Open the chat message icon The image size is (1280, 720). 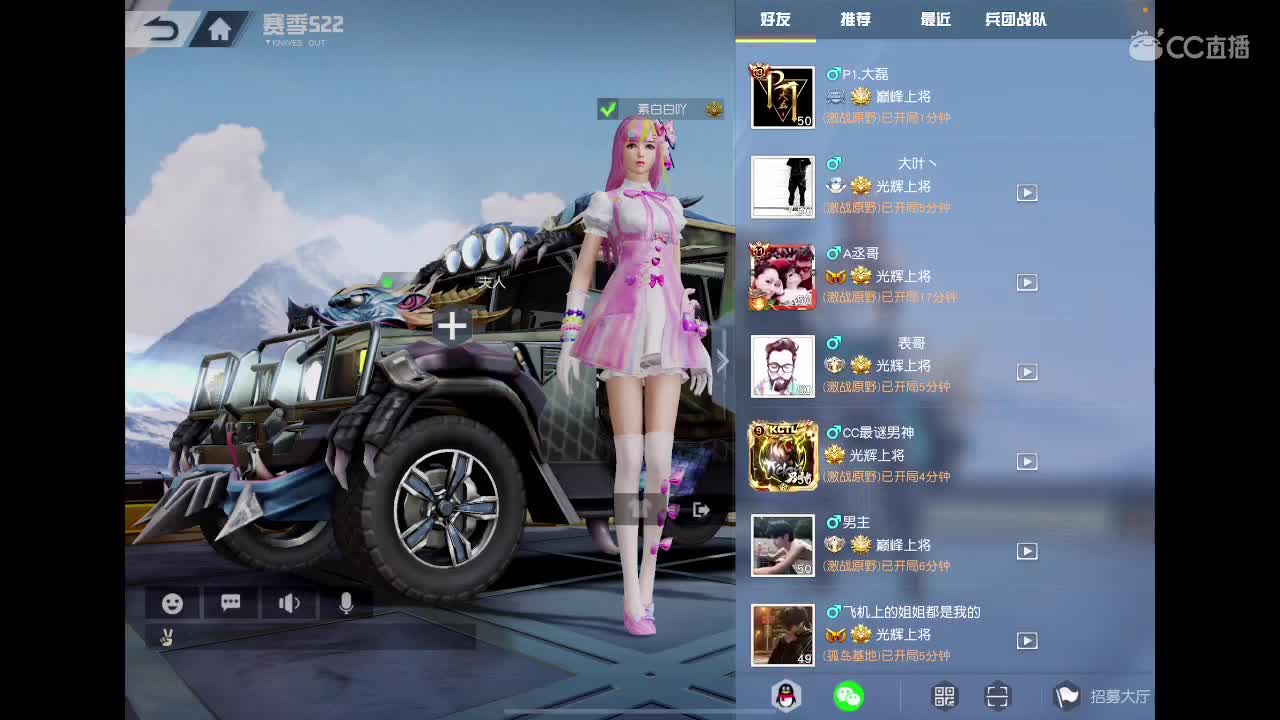(230, 603)
